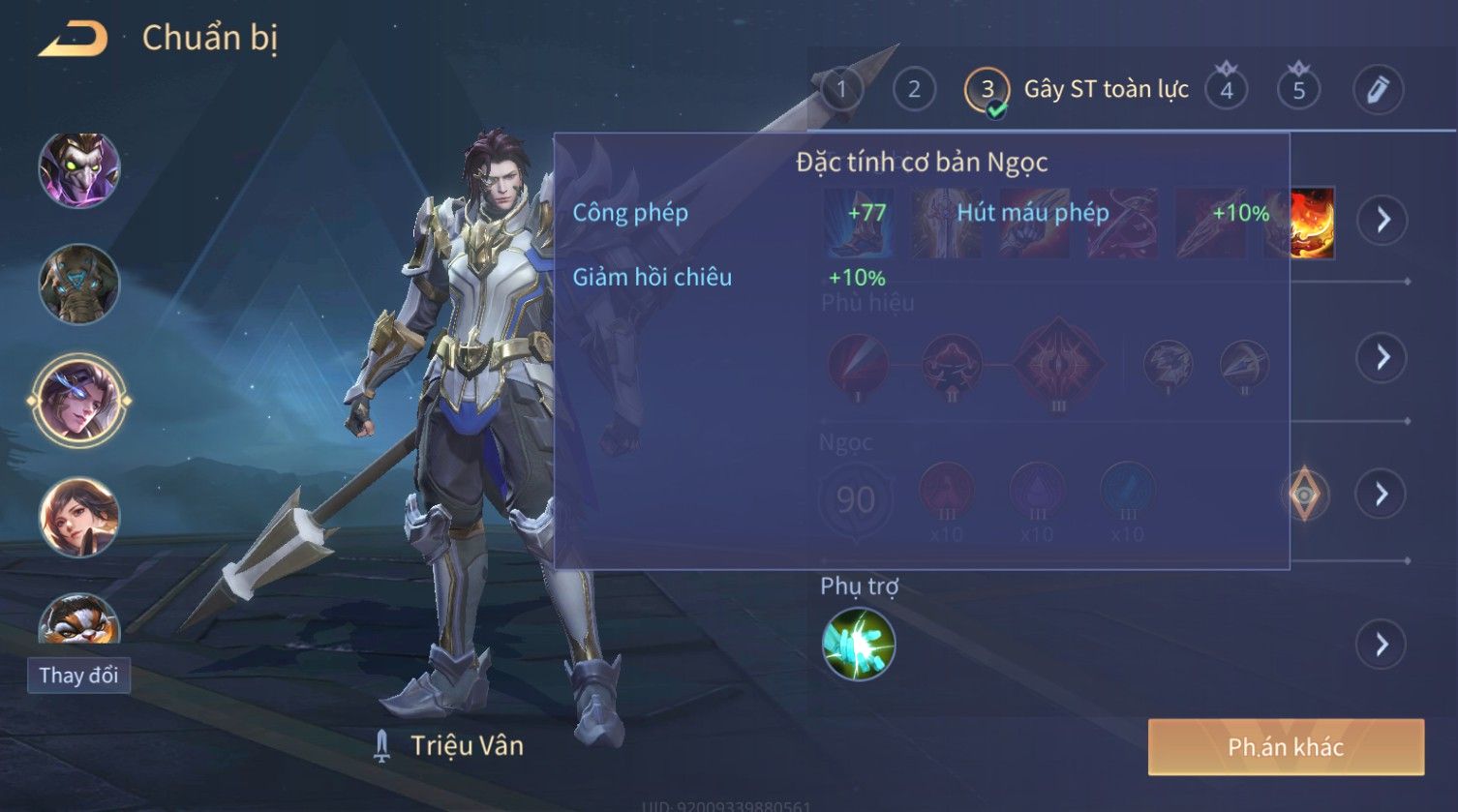Click the Thay đổi hero button
The image size is (1458, 812).
click(78, 675)
